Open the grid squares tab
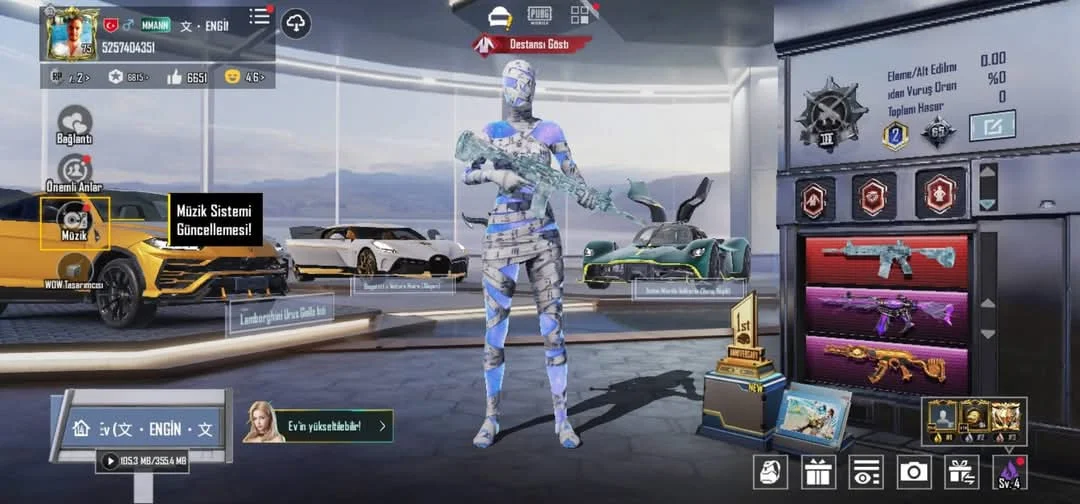The width and height of the screenshot is (1080, 504). tap(582, 14)
